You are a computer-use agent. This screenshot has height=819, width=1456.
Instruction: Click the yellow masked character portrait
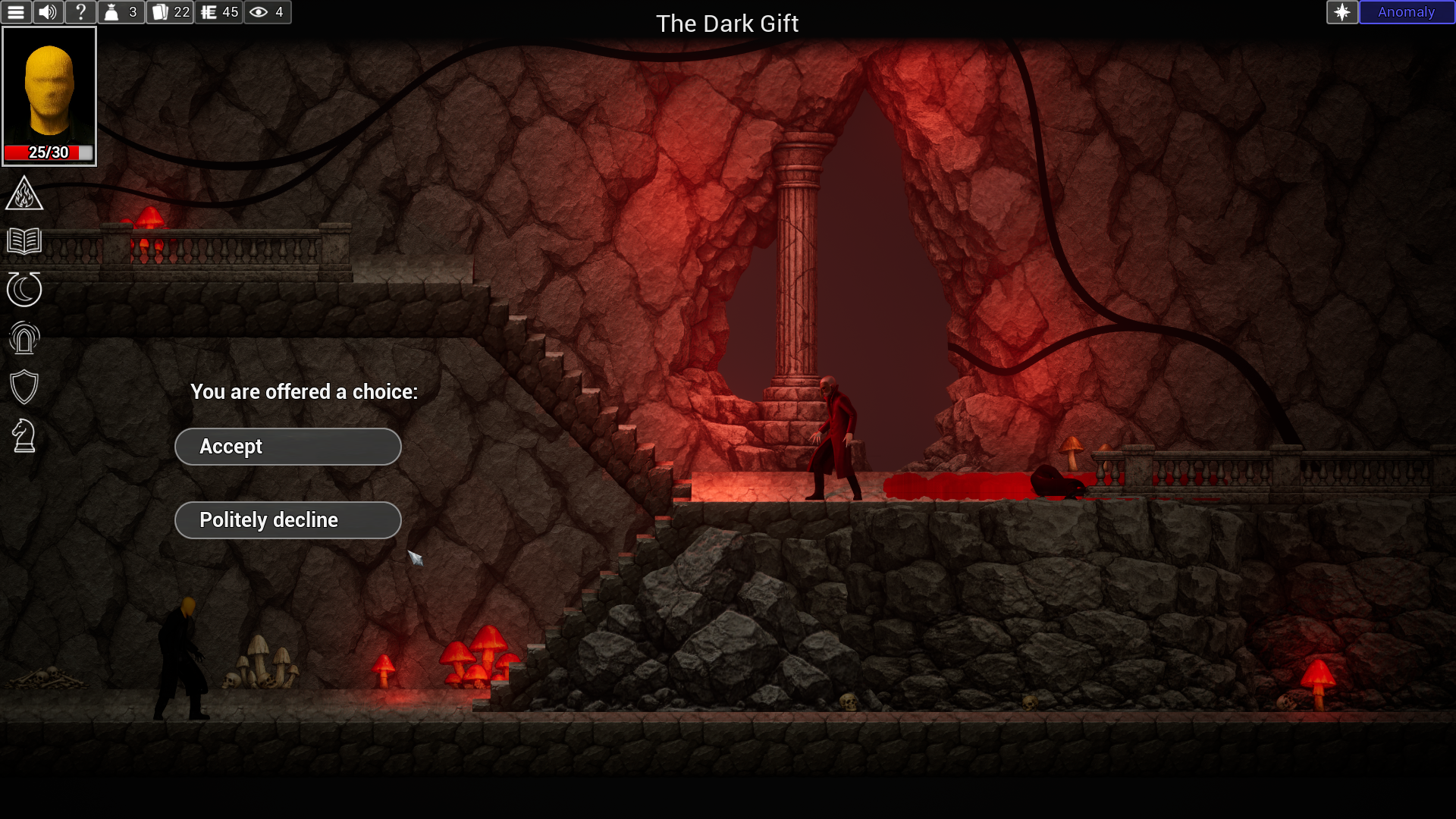coord(49,96)
